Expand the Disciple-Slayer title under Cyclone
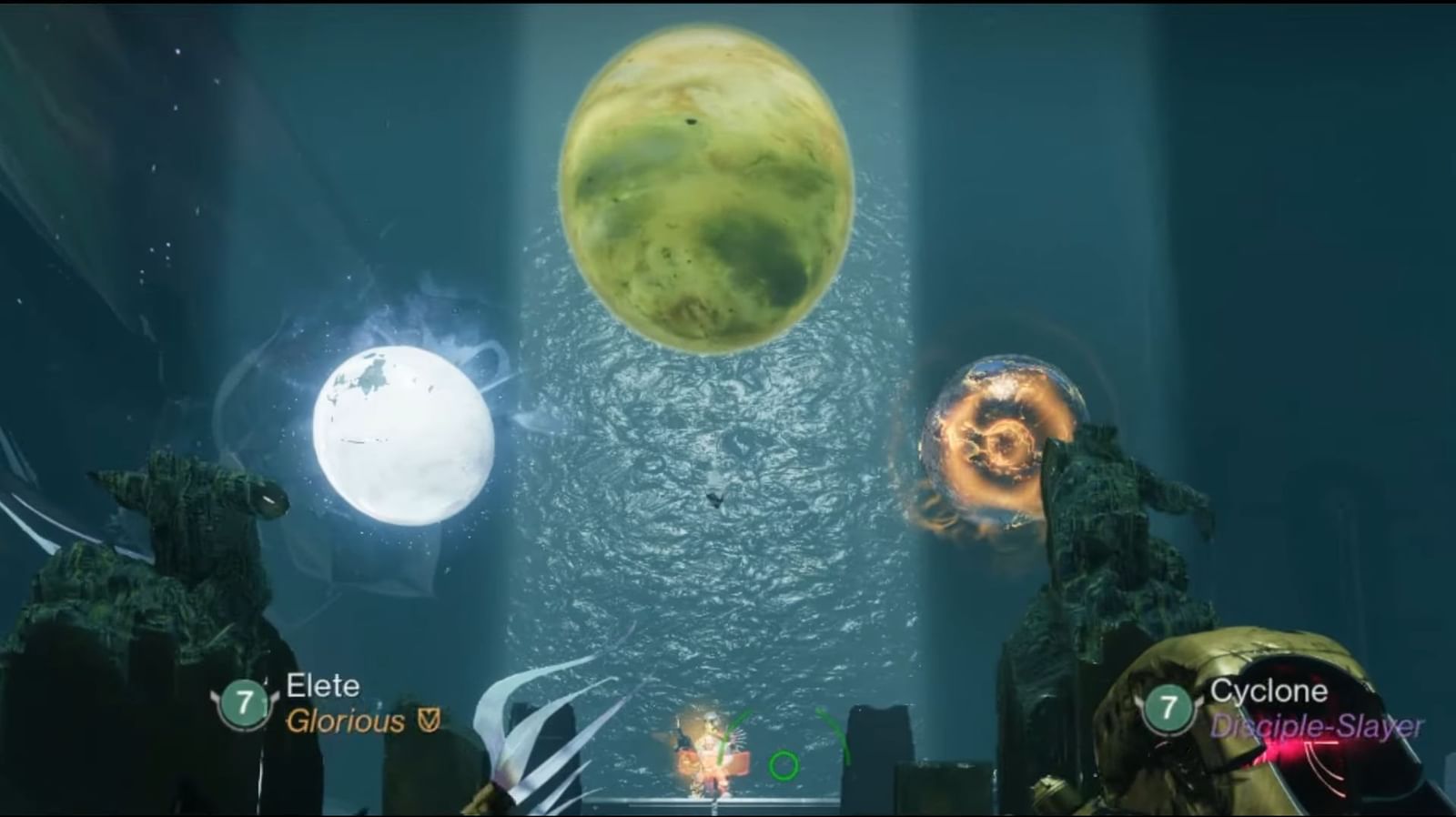Viewport: 1456px width, 817px height. (1318, 727)
